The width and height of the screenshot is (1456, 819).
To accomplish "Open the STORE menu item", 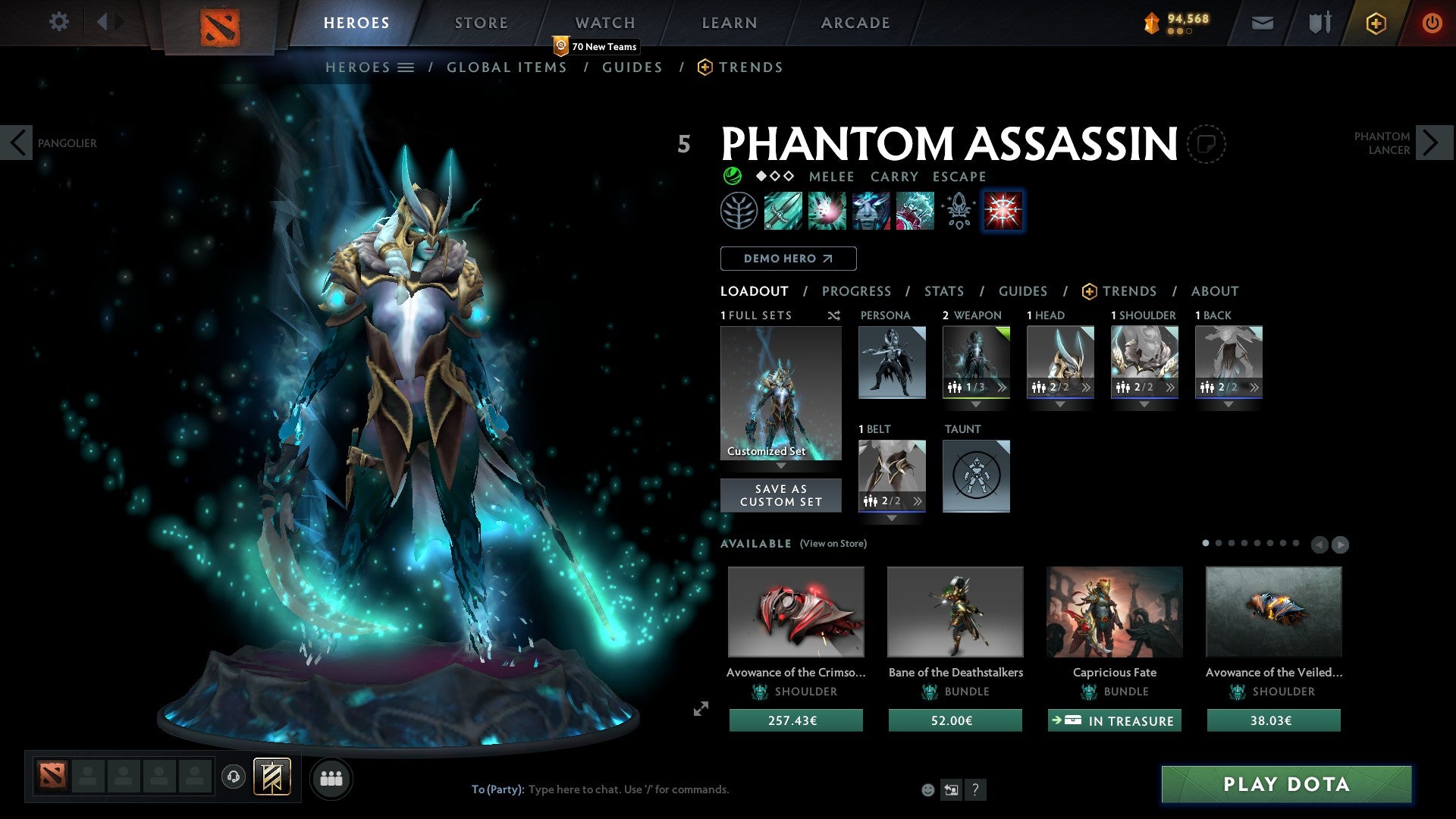I will point(481,23).
